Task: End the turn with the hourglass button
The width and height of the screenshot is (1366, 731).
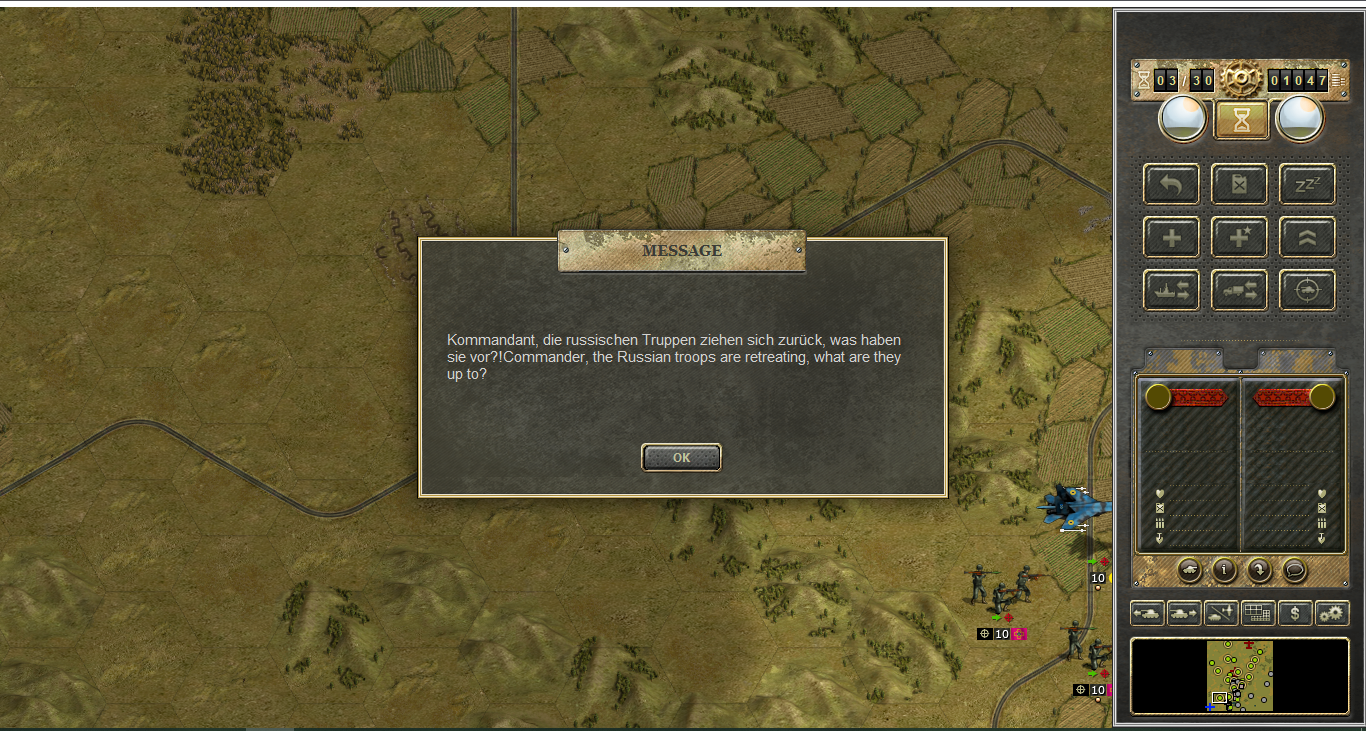Action: (x=1241, y=120)
